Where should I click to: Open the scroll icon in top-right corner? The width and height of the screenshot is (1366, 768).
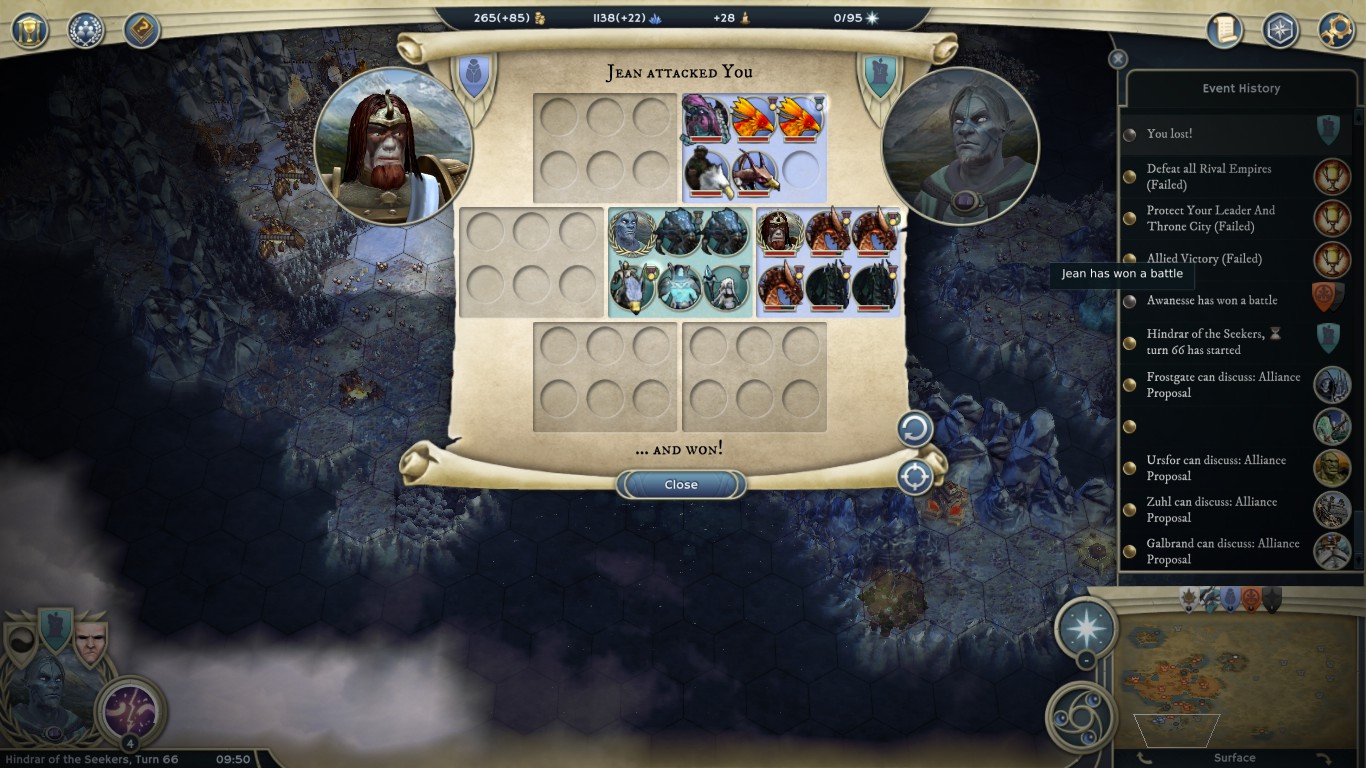(1224, 29)
